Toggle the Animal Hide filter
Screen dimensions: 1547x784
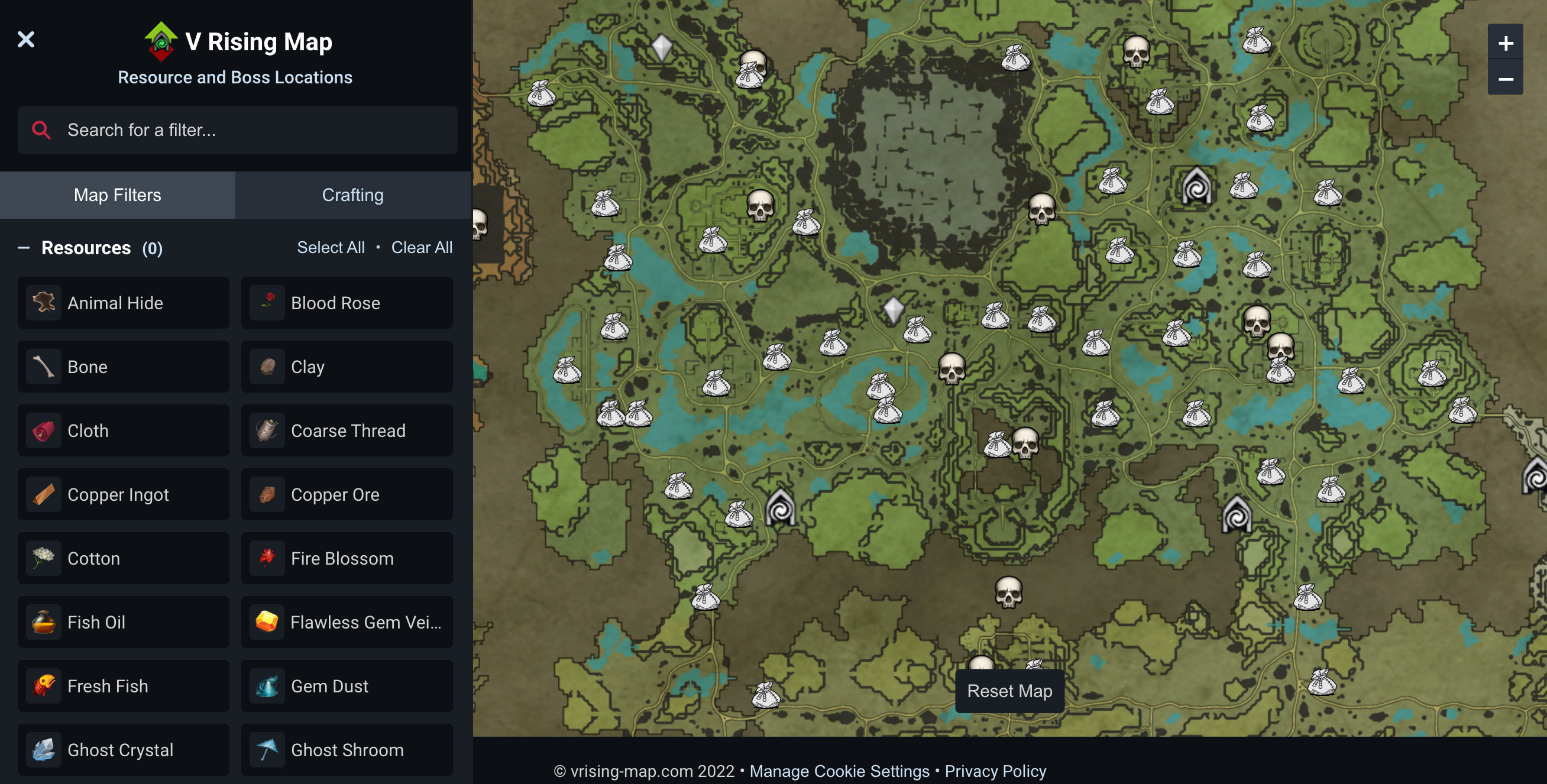click(123, 303)
